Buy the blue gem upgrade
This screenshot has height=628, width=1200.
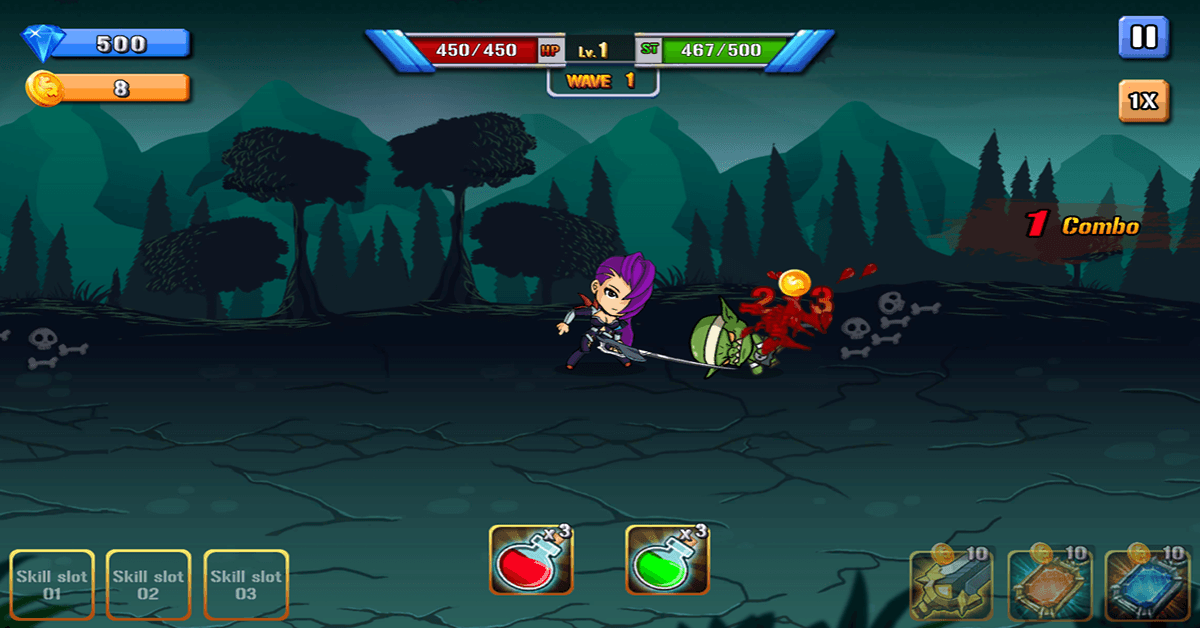tap(1145, 586)
